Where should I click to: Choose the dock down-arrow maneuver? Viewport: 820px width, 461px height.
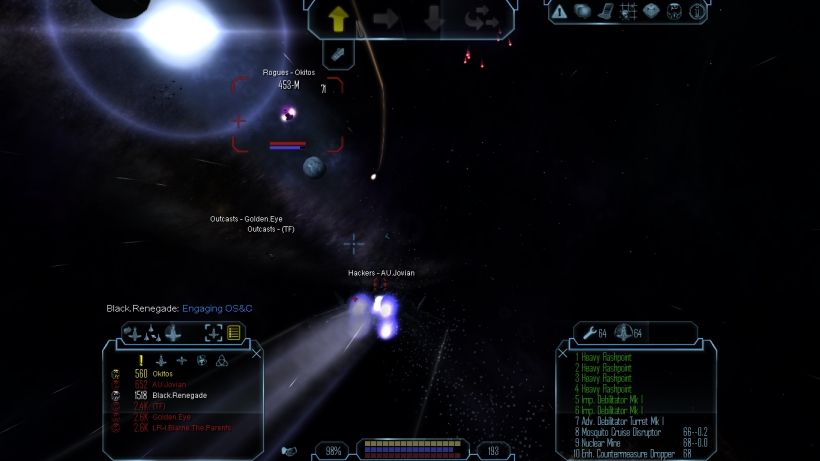point(433,18)
